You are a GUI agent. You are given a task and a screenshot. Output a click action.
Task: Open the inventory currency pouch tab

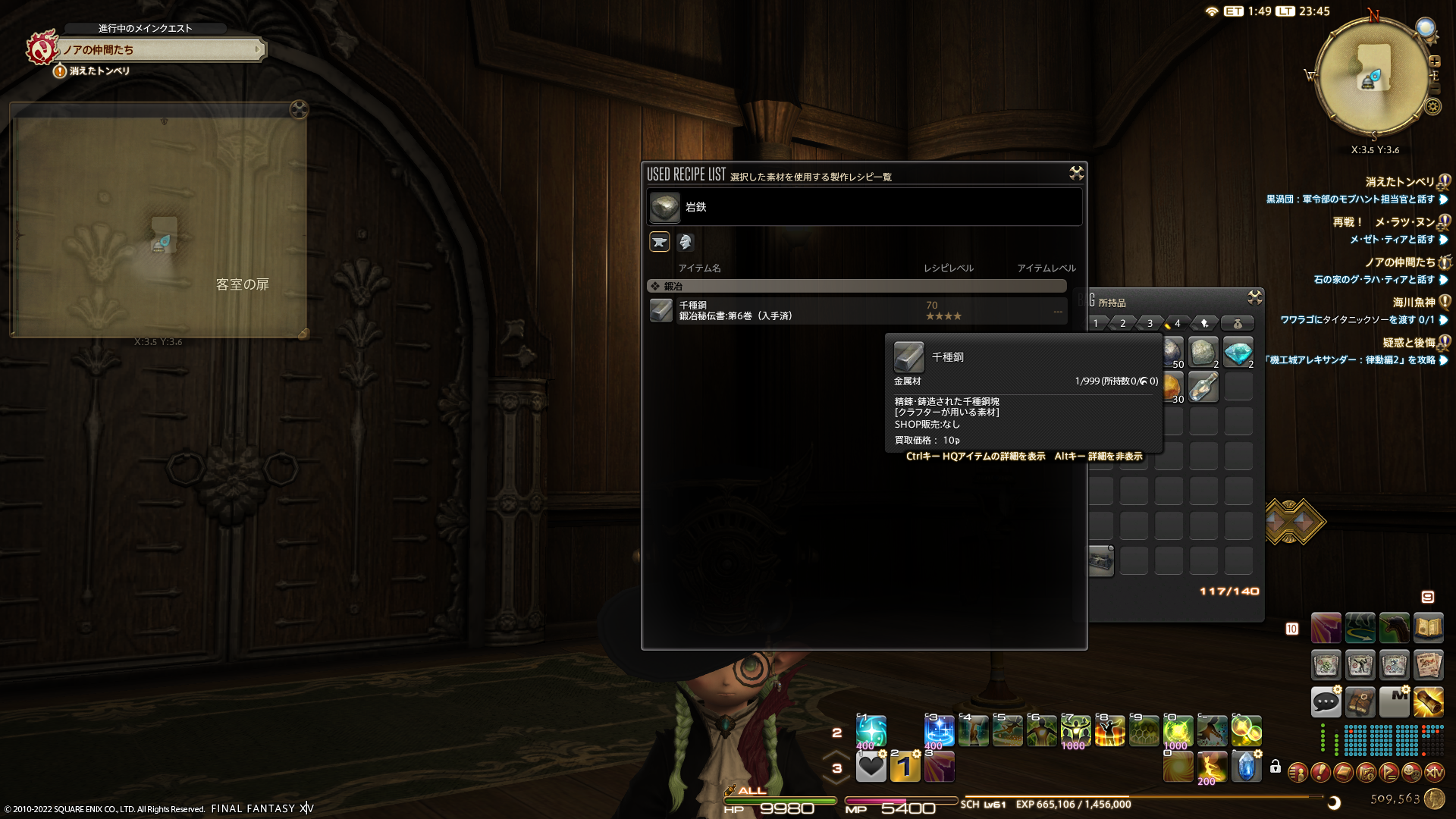point(1237,324)
